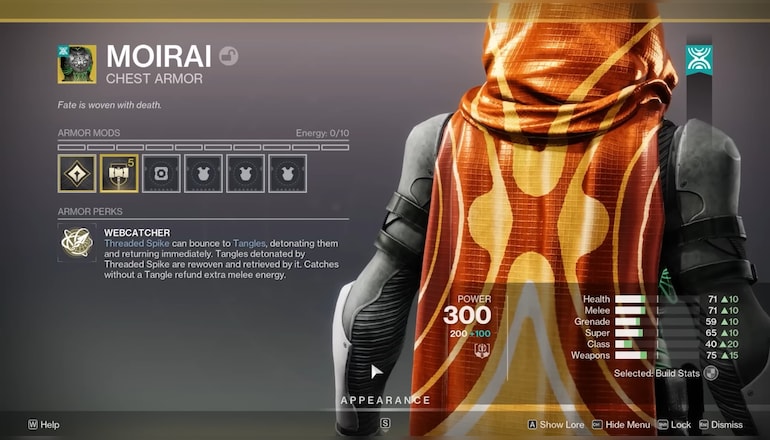Screen dimensions: 770x440
Task: Click the Moirai chest armor thumbnail
Action: 76,63
